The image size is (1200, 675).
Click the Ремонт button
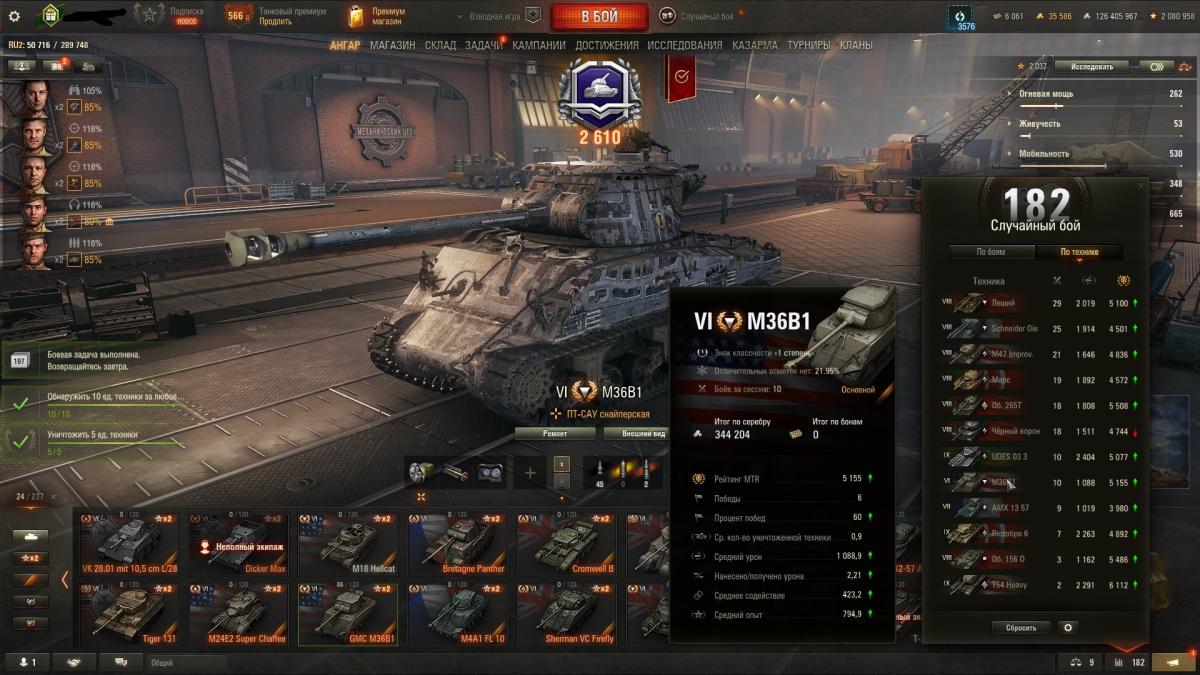point(555,433)
